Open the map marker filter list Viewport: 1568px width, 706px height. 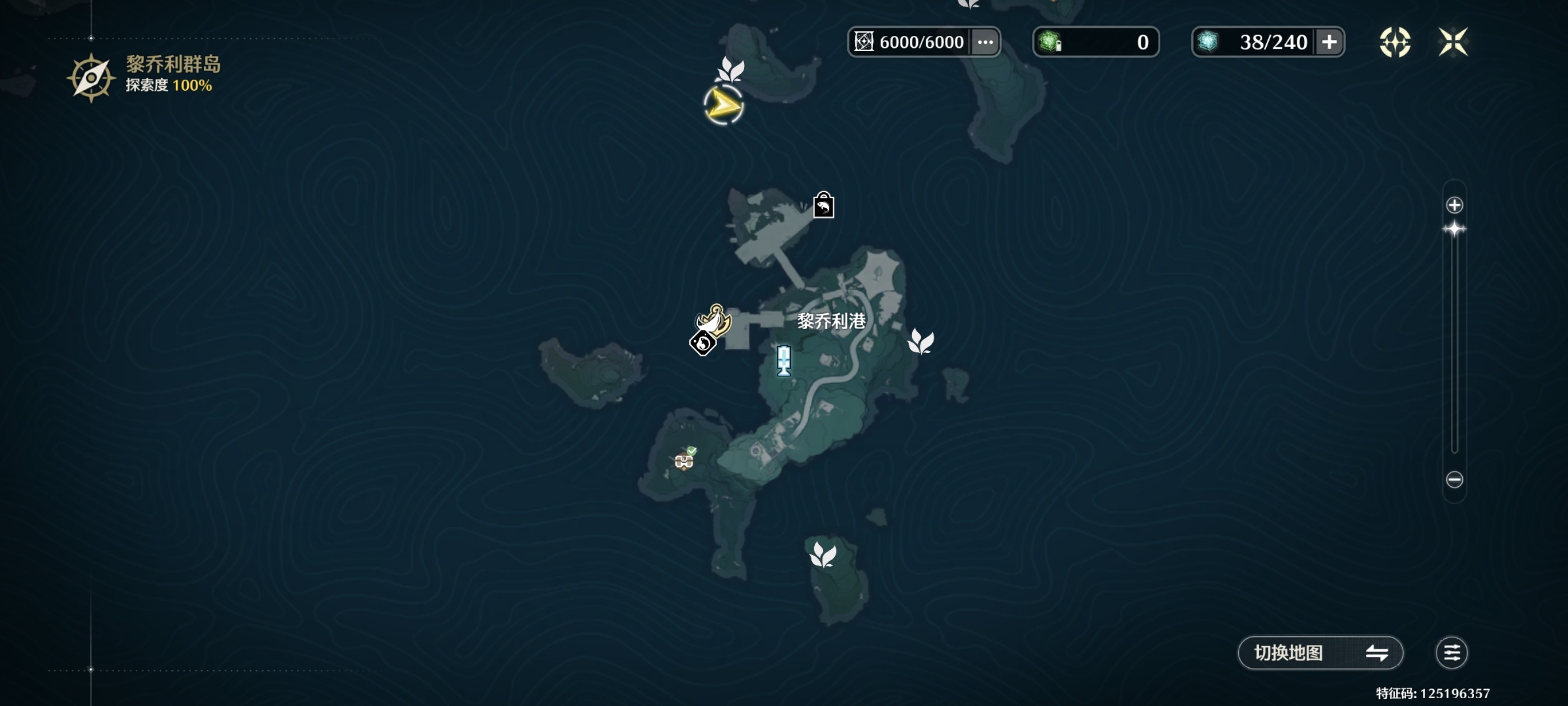pos(1452,652)
